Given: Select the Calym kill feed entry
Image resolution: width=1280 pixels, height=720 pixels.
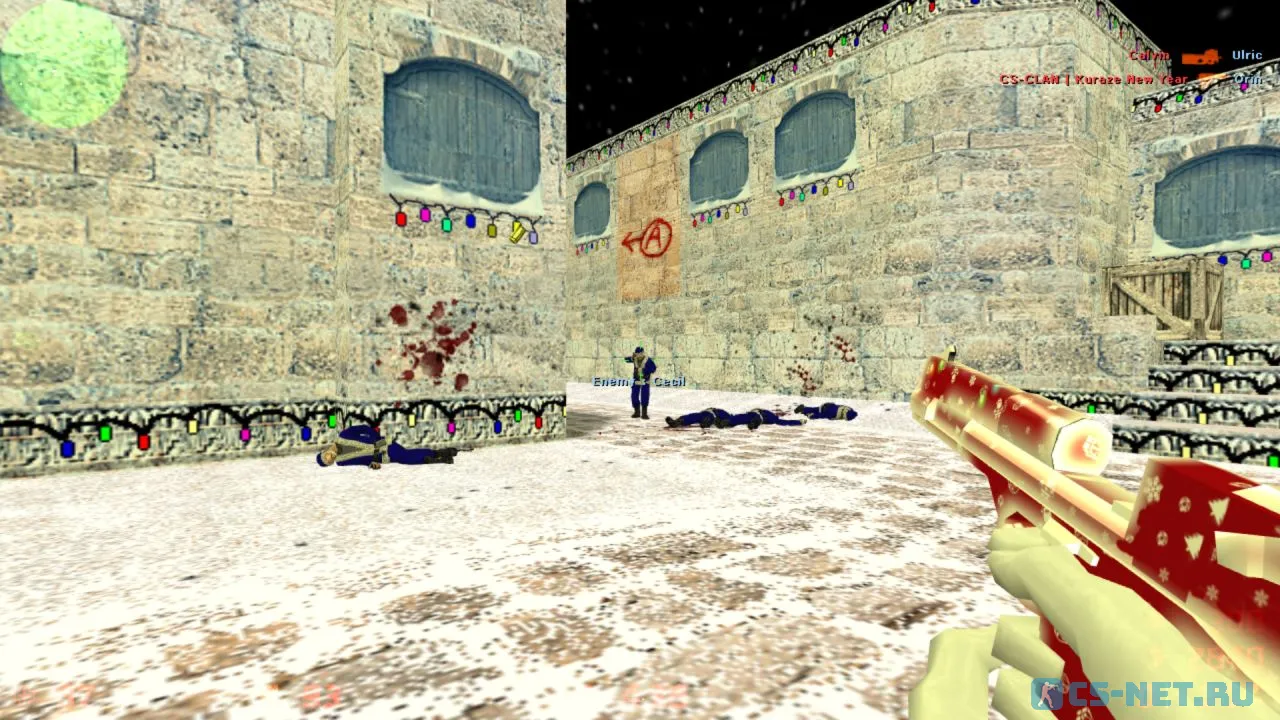Looking at the screenshot, I should (1195, 56).
